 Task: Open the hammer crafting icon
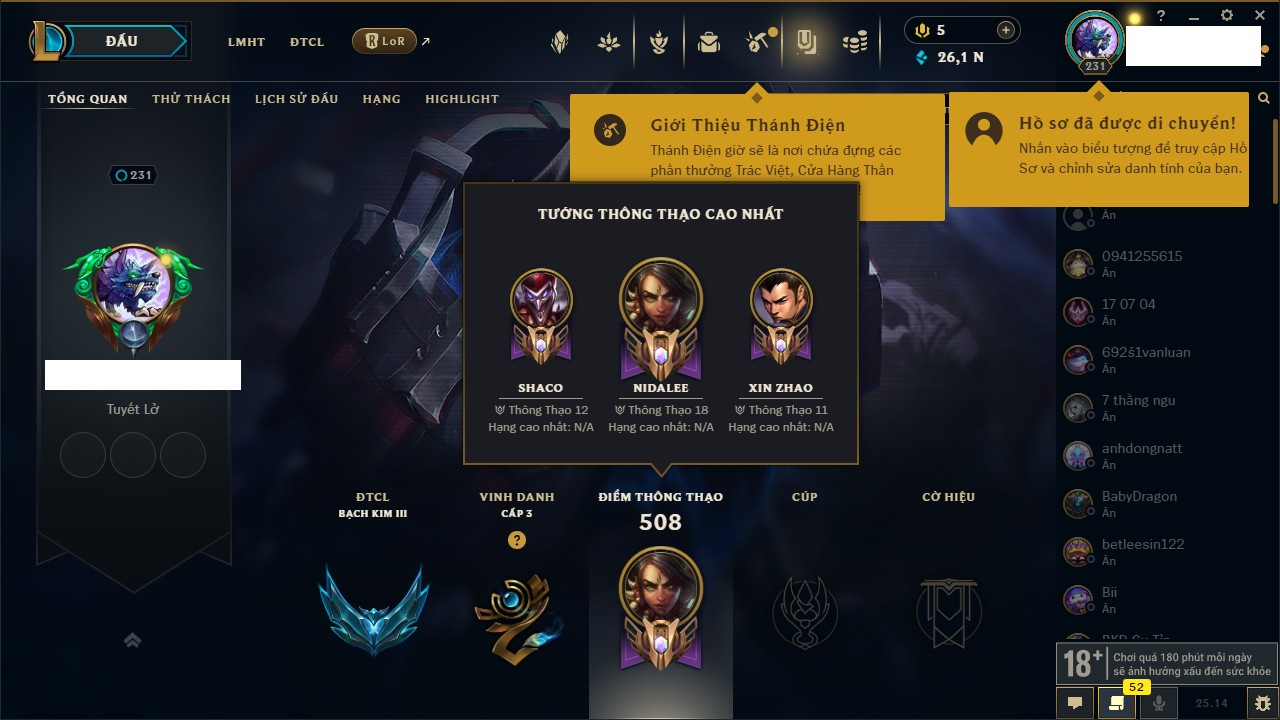pos(757,42)
